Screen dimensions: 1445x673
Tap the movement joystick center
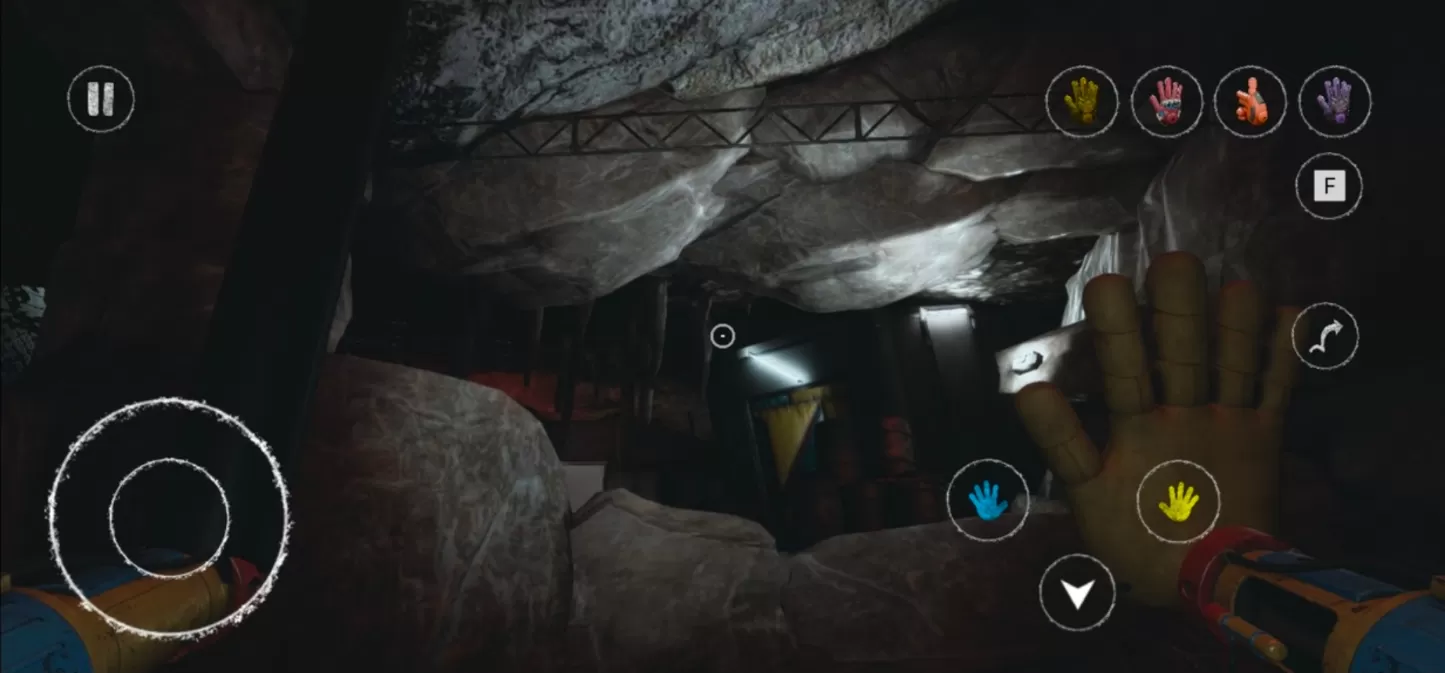click(x=169, y=518)
